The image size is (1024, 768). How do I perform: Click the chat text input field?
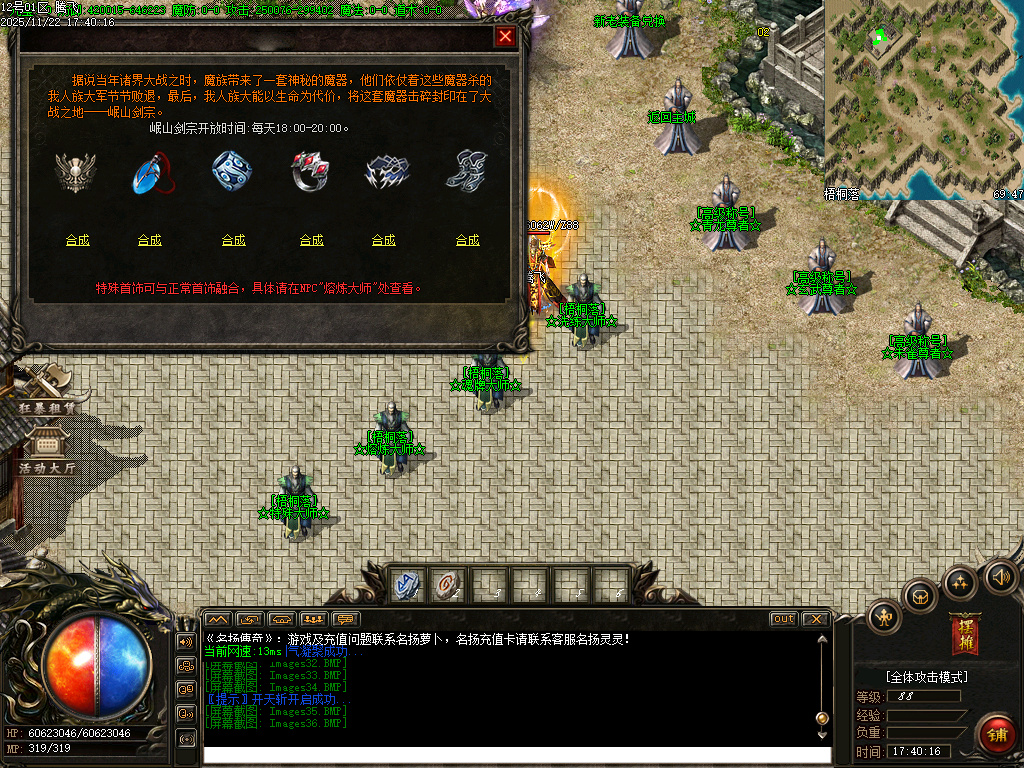point(515,755)
